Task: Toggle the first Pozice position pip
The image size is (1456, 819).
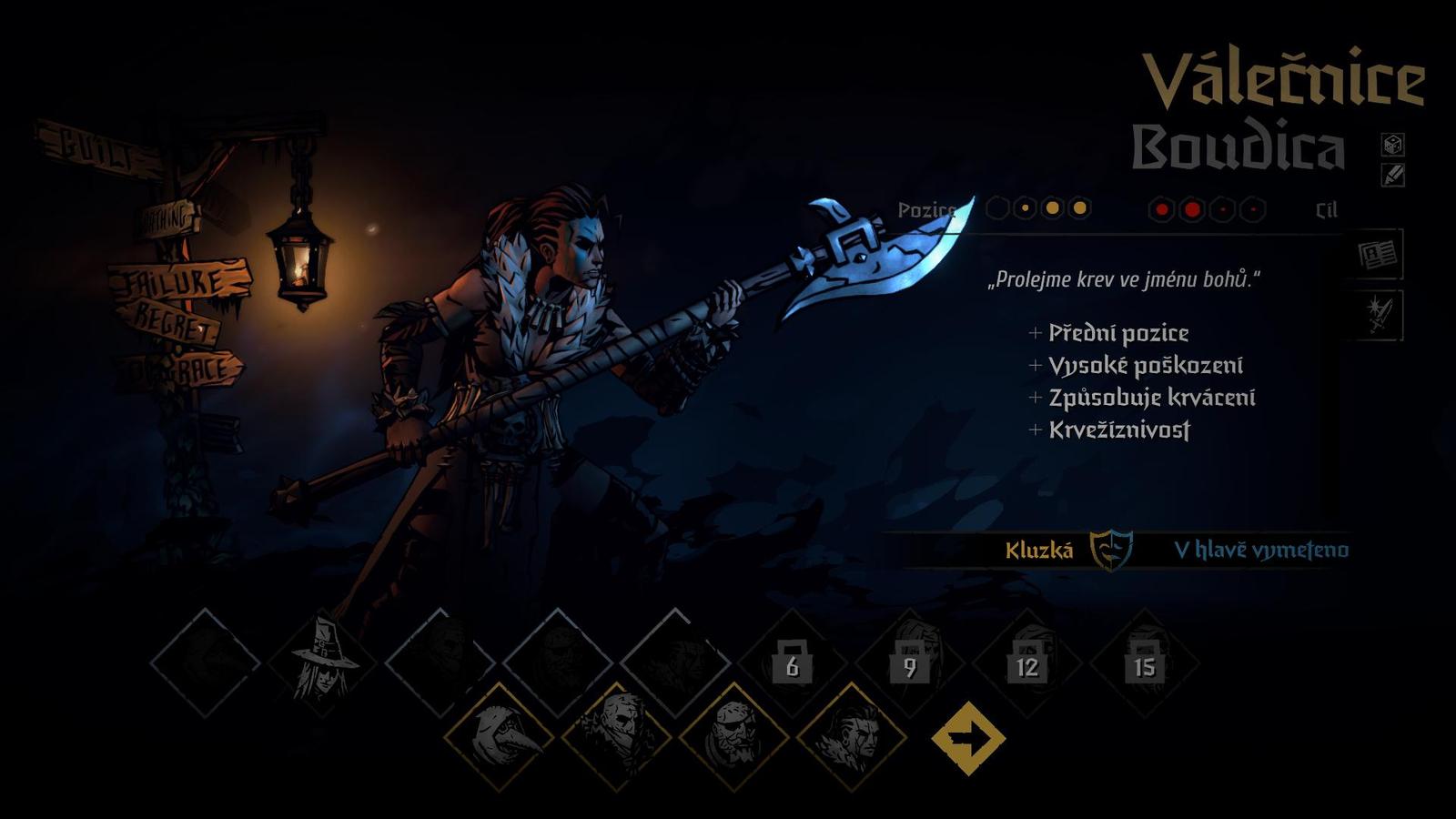Action: 997,209
